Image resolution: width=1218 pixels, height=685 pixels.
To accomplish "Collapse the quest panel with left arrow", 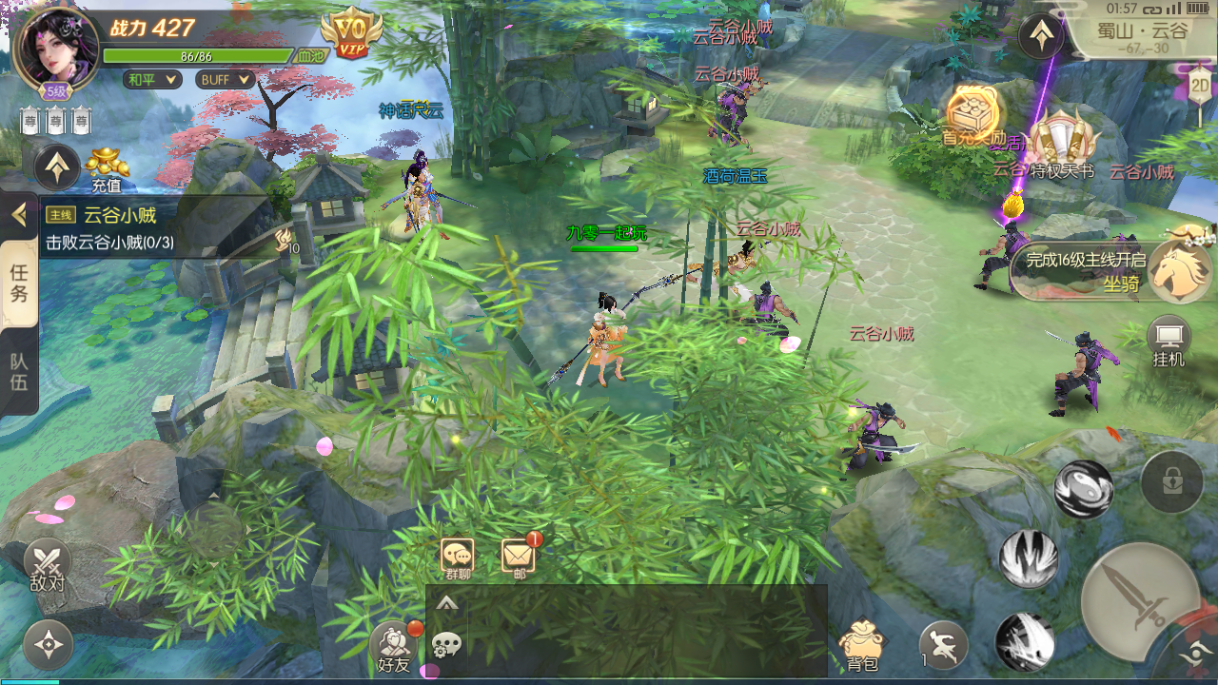I will (18, 214).
